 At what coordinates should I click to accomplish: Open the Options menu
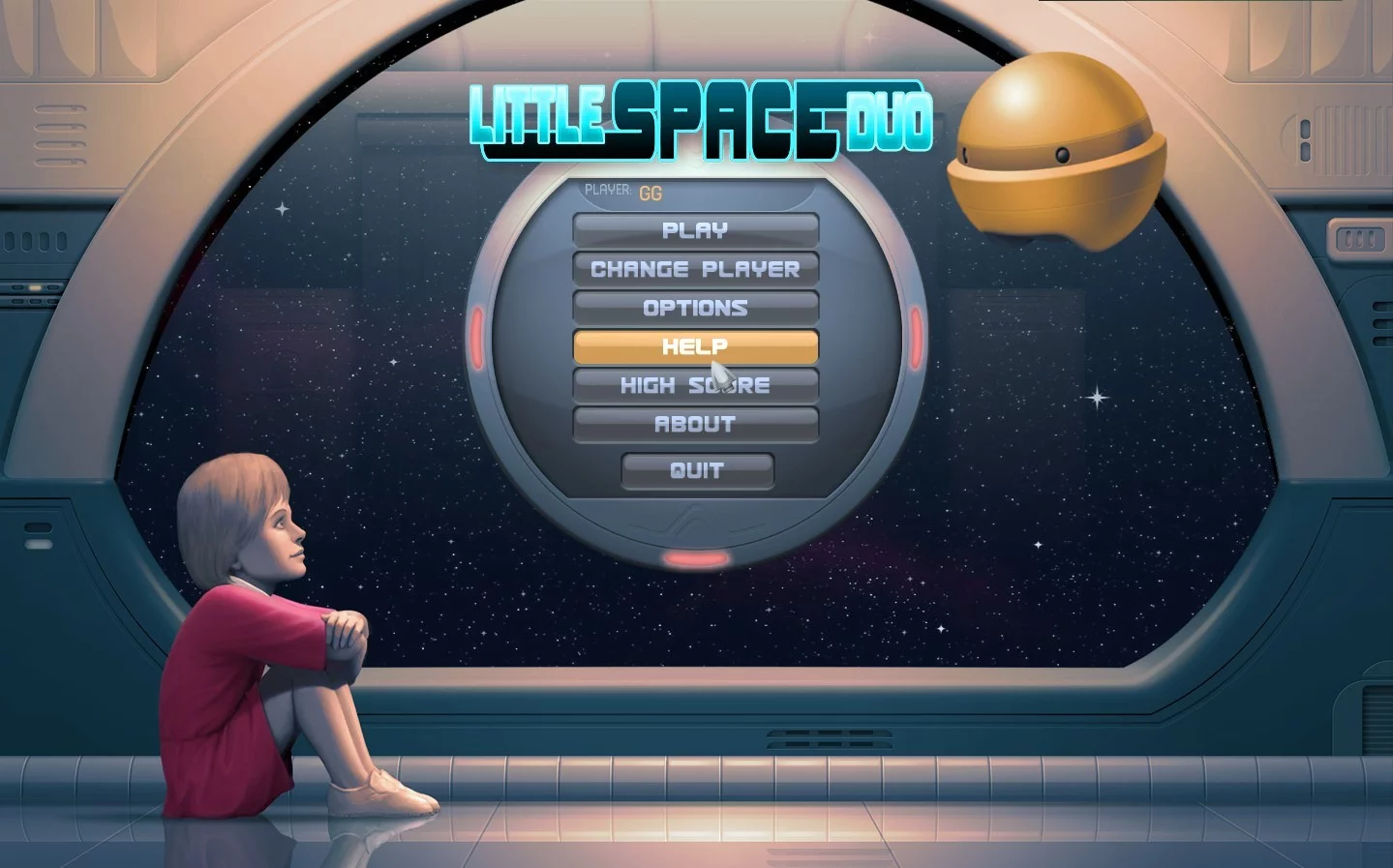click(695, 308)
